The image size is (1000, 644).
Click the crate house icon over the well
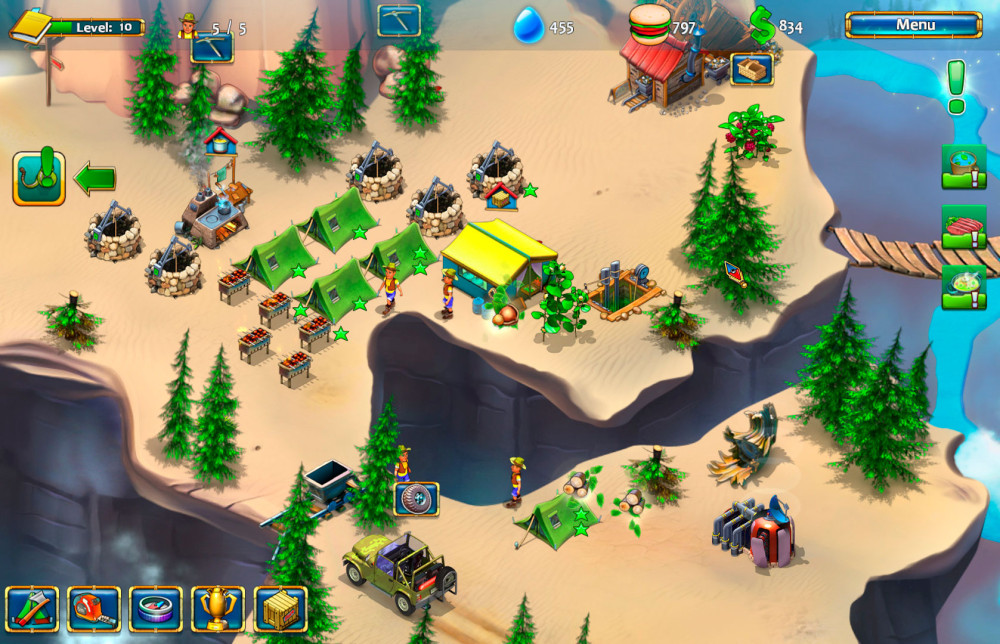pyautogui.click(x=501, y=195)
